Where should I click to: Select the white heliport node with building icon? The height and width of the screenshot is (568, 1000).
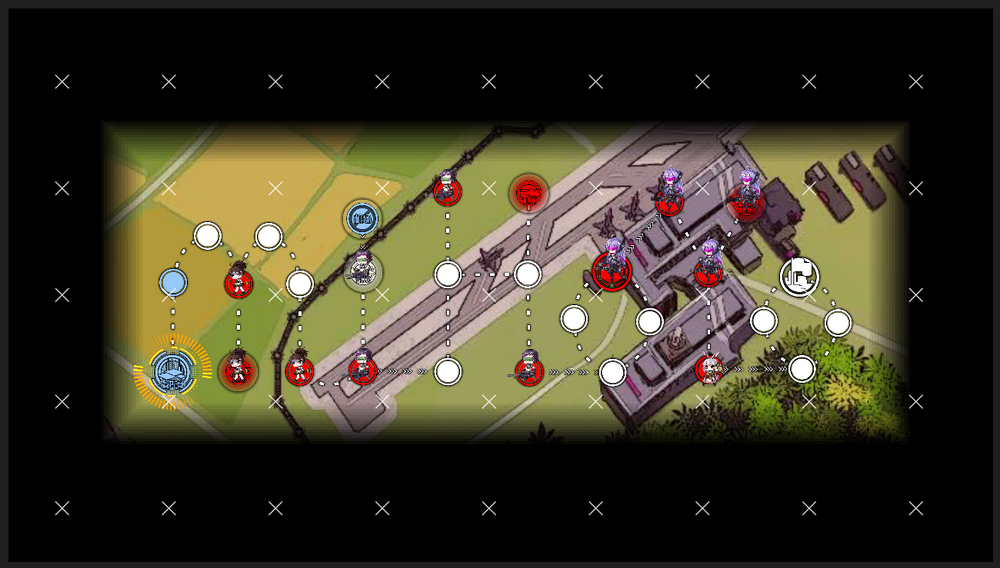click(799, 276)
